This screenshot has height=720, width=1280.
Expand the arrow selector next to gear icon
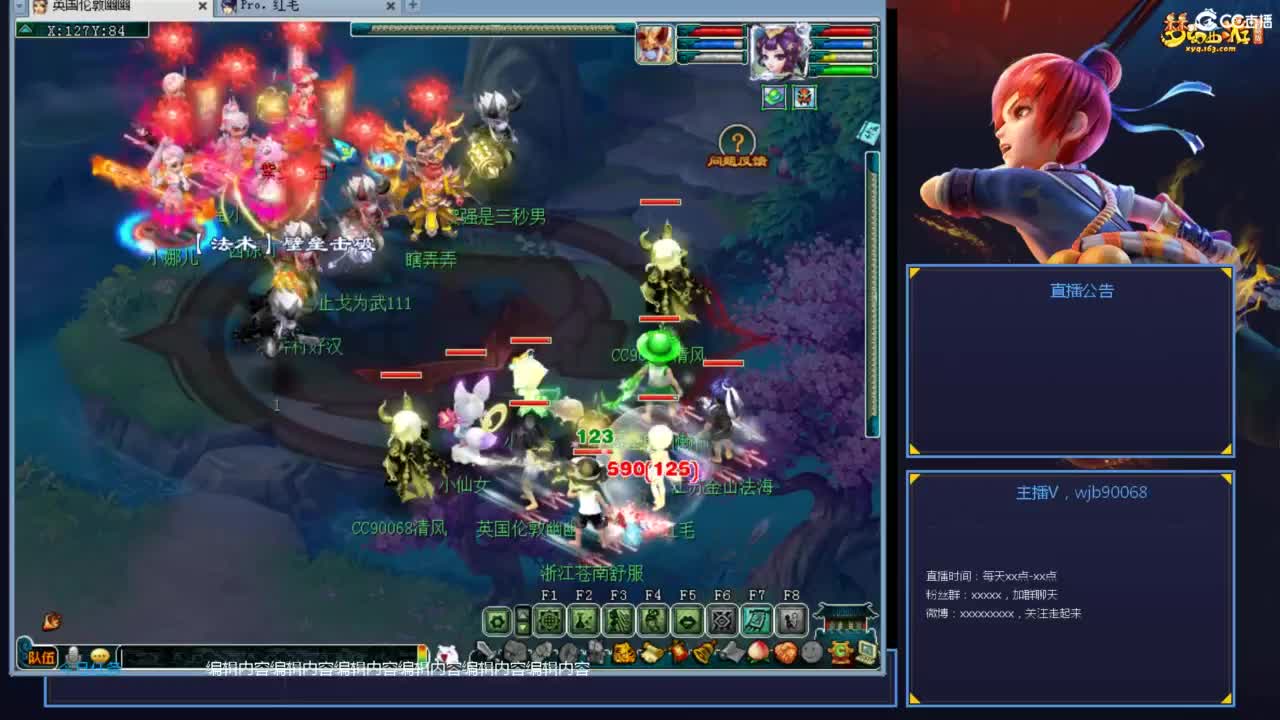tap(522, 621)
